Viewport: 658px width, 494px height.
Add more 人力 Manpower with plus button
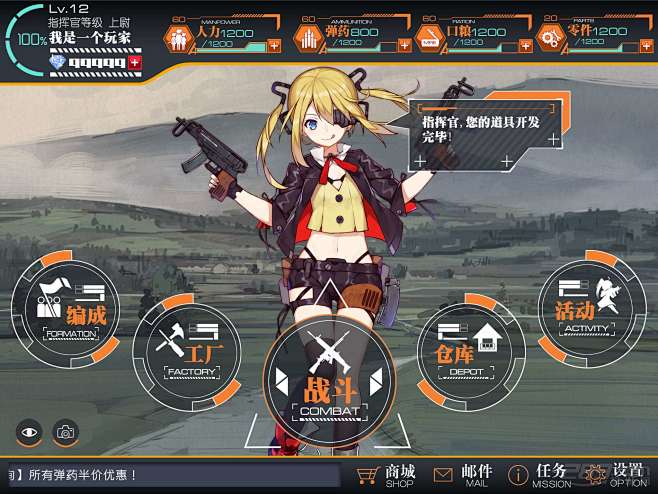[x=274, y=45]
